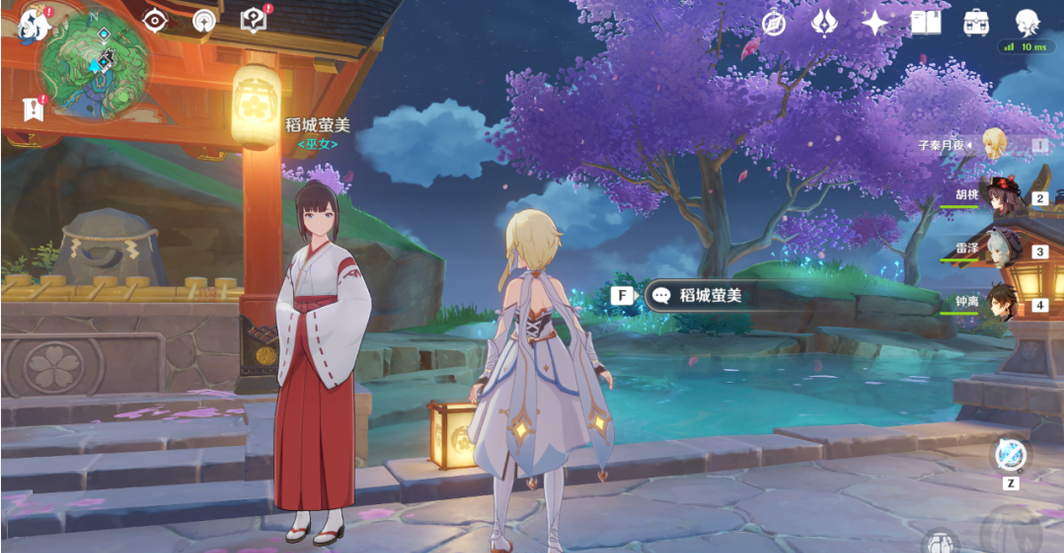Image resolution: width=1064 pixels, height=553 pixels.
Task: Open the character screen head icon
Action: coord(1027,21)
